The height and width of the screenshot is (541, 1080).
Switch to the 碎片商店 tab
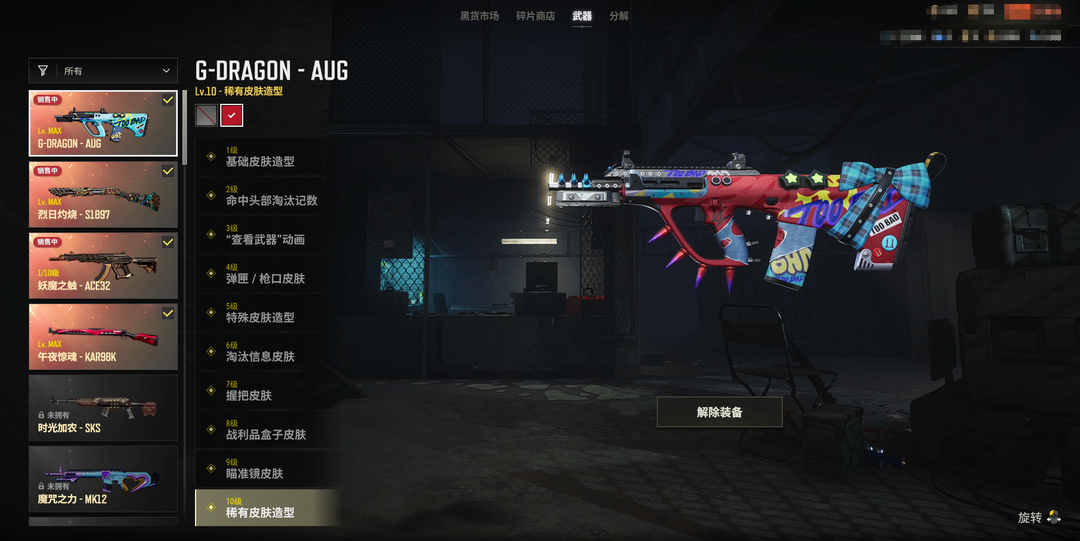[535, 16]
